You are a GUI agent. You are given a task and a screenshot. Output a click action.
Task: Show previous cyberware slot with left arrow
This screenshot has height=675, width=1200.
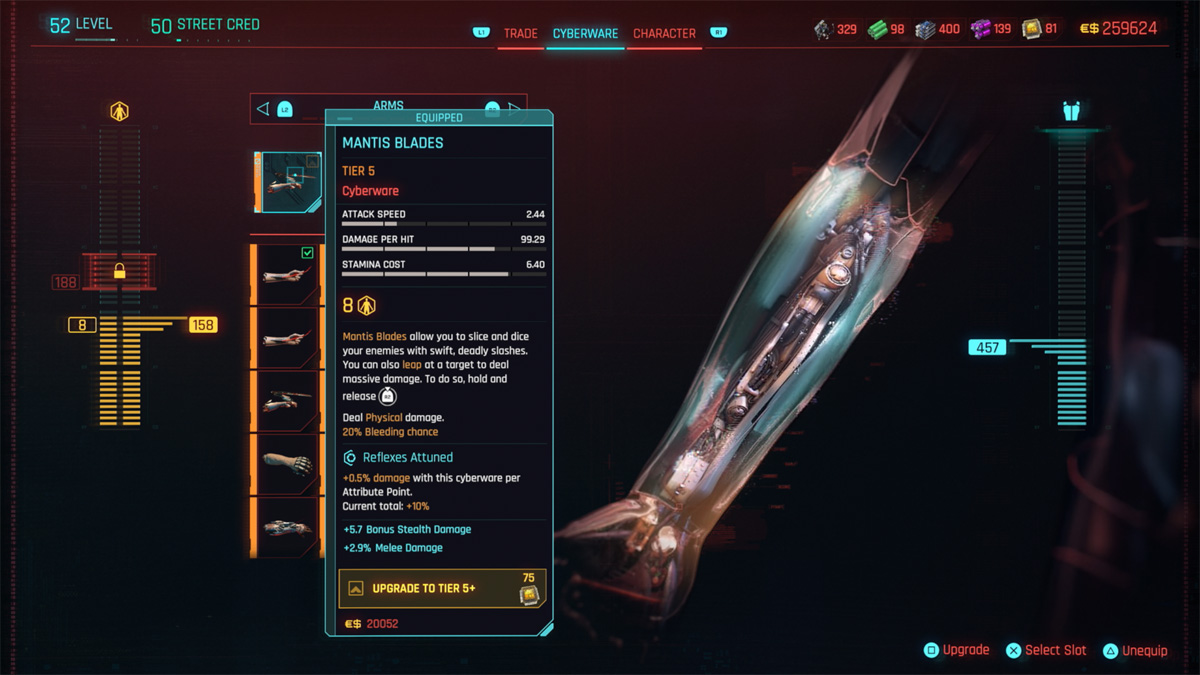coord(263,108)
